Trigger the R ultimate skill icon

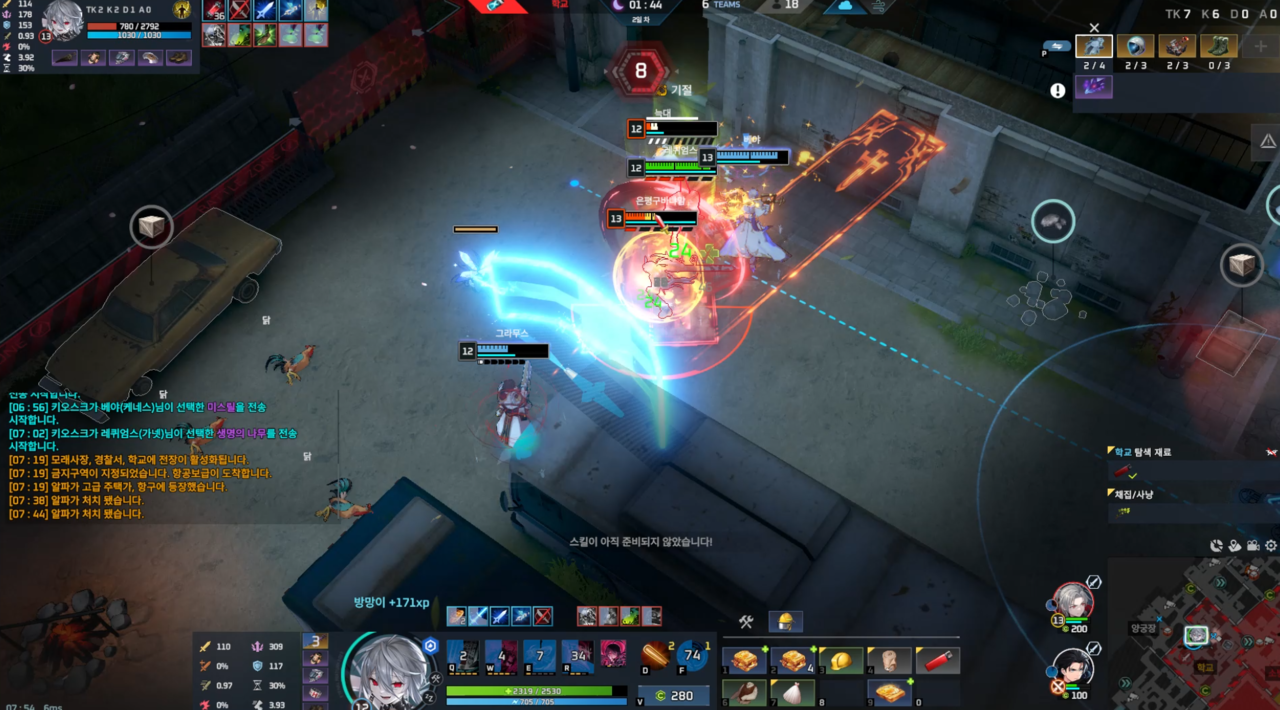577,655
